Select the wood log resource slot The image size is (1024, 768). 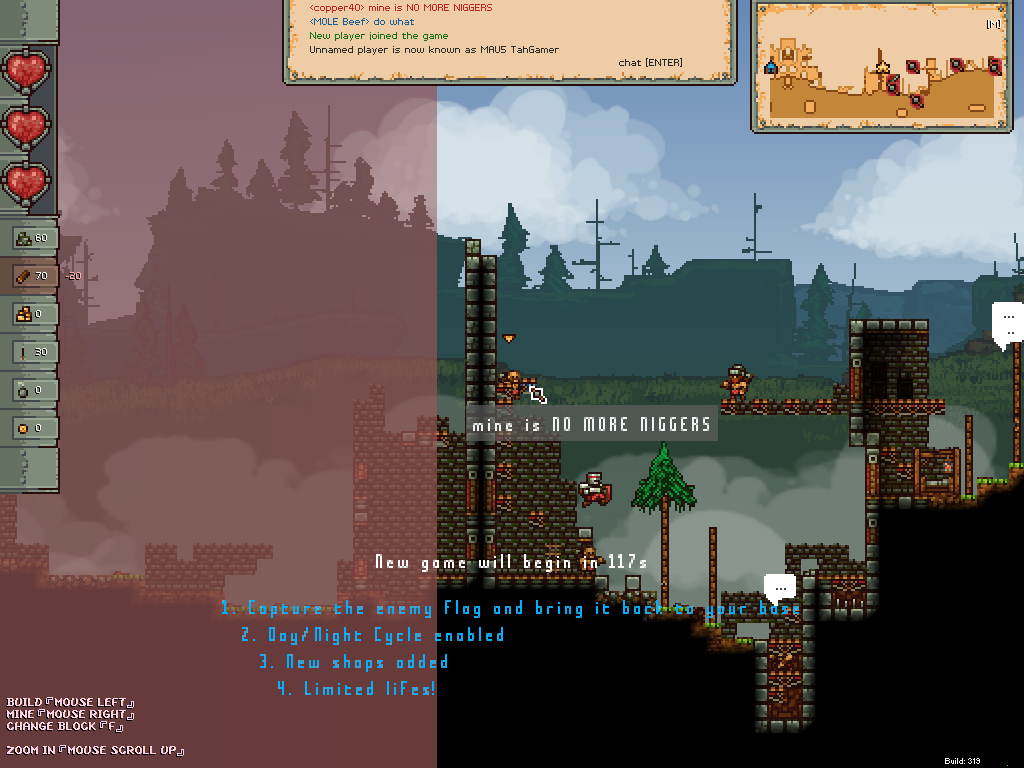pyautogui.click(x=32, y=276)
